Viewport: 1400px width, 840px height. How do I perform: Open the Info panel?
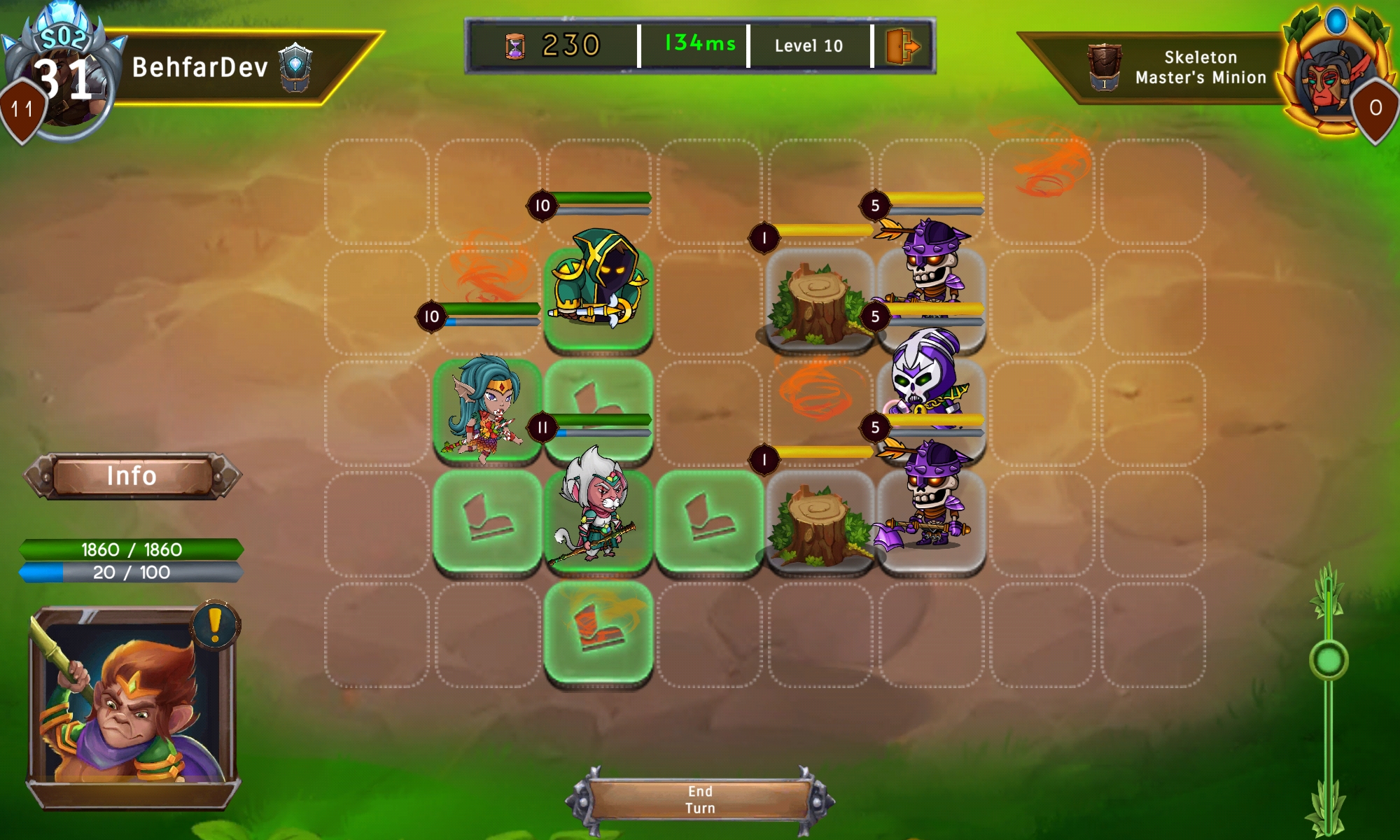(132, 476)
